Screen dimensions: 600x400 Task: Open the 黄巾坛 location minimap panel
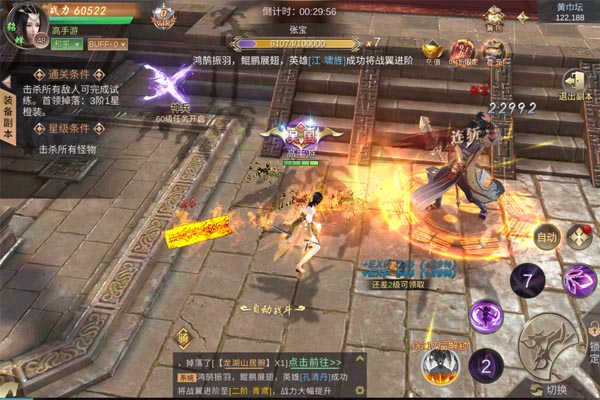point(570,12)
